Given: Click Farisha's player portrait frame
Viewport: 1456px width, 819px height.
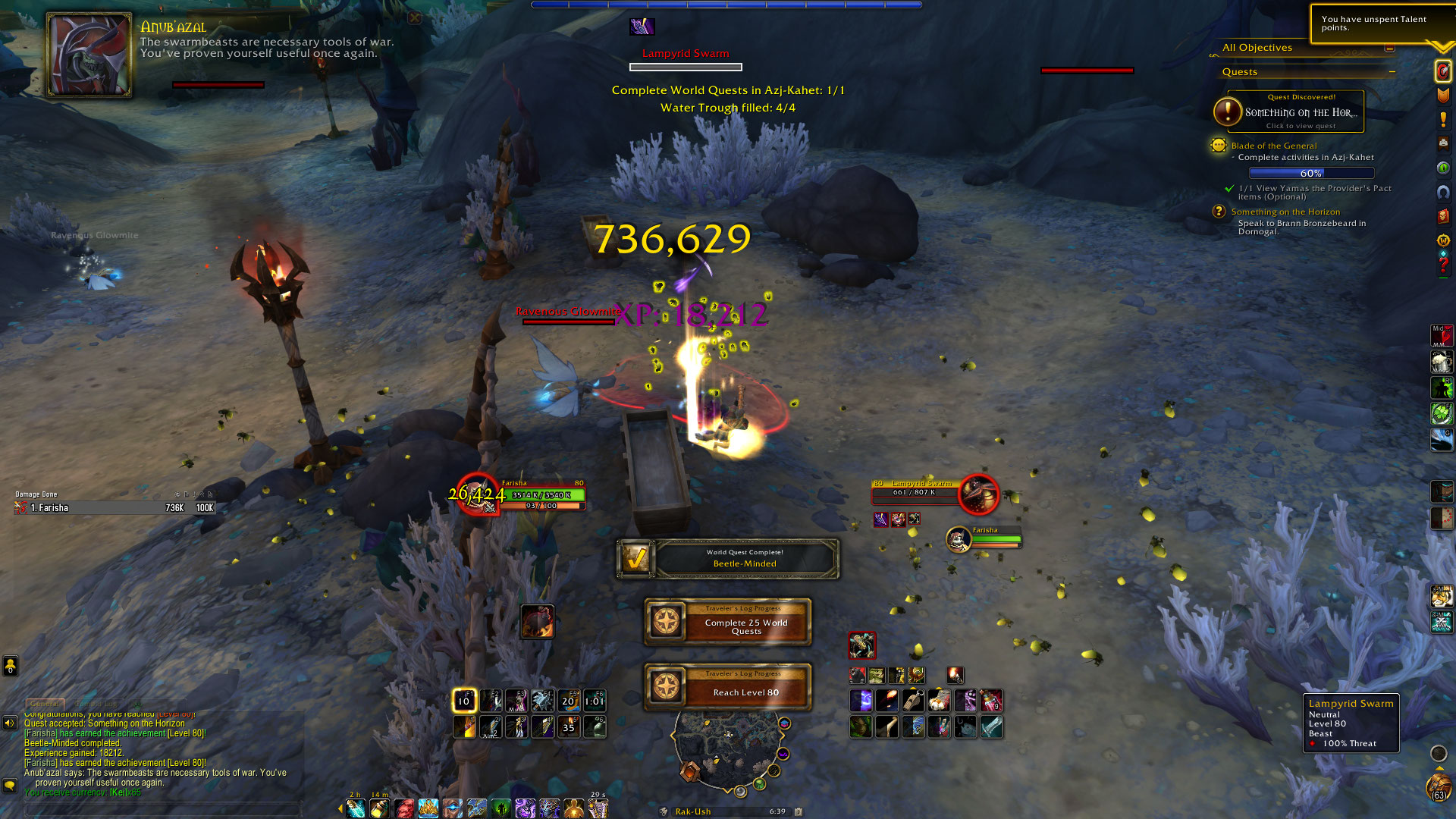Looking at the screenshot, I should pos(477,494).
